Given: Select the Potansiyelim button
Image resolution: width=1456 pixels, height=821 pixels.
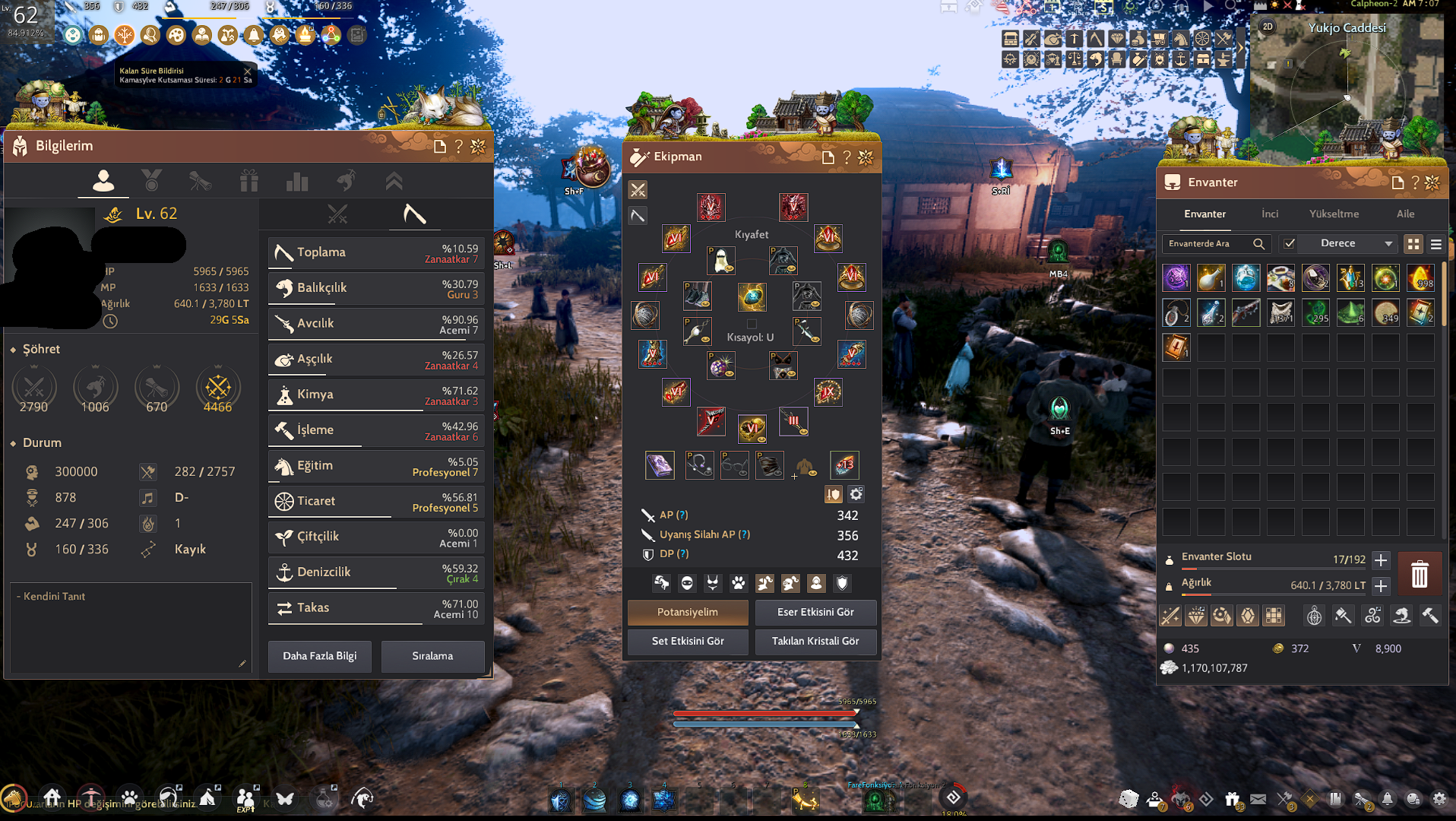Looking at the screenshot, I should (x=687, y=612).
